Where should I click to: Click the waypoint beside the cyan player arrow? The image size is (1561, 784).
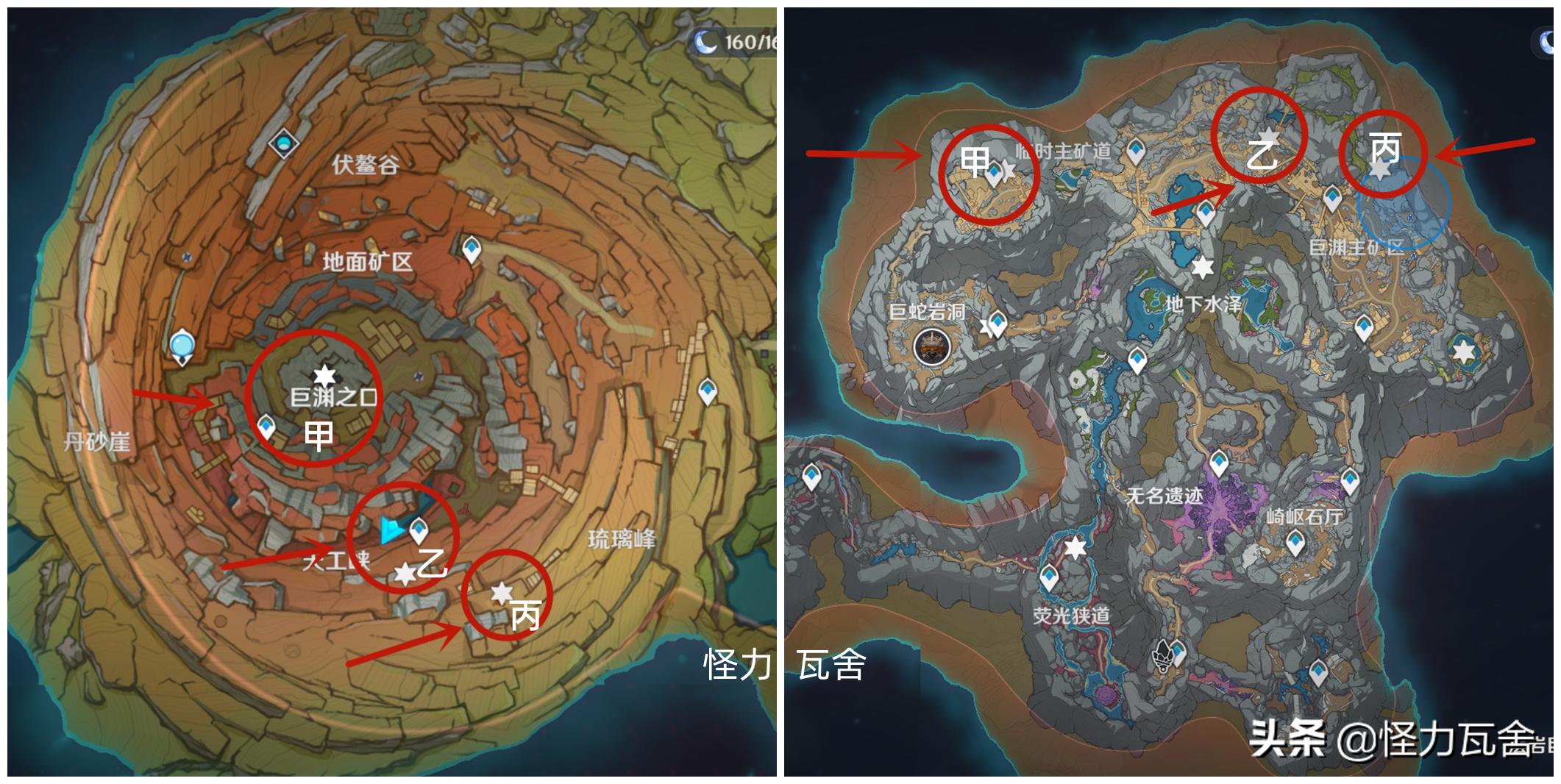tap(419, 527)
